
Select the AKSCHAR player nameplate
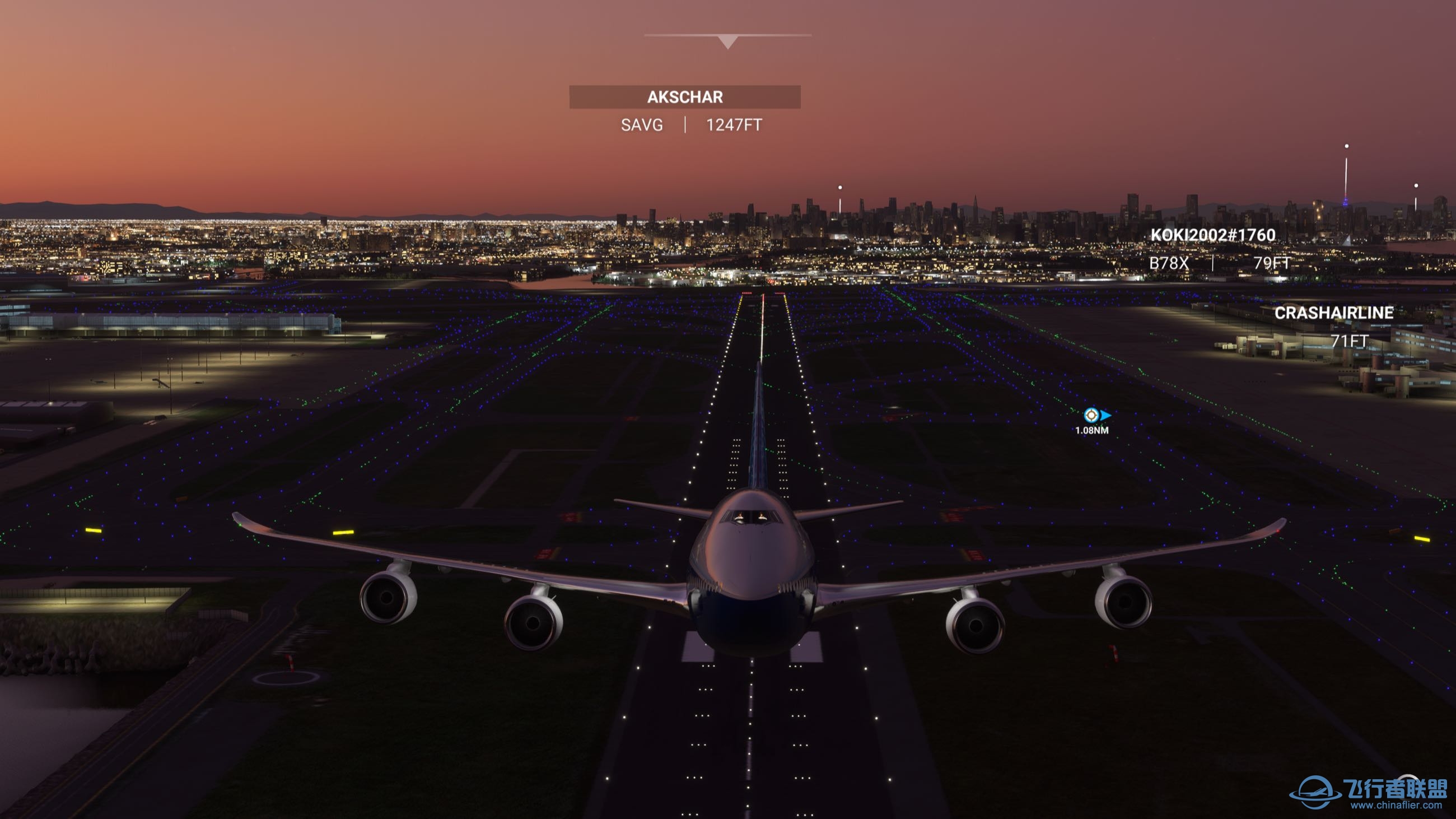pyautogui.click(x=684, y=97)
